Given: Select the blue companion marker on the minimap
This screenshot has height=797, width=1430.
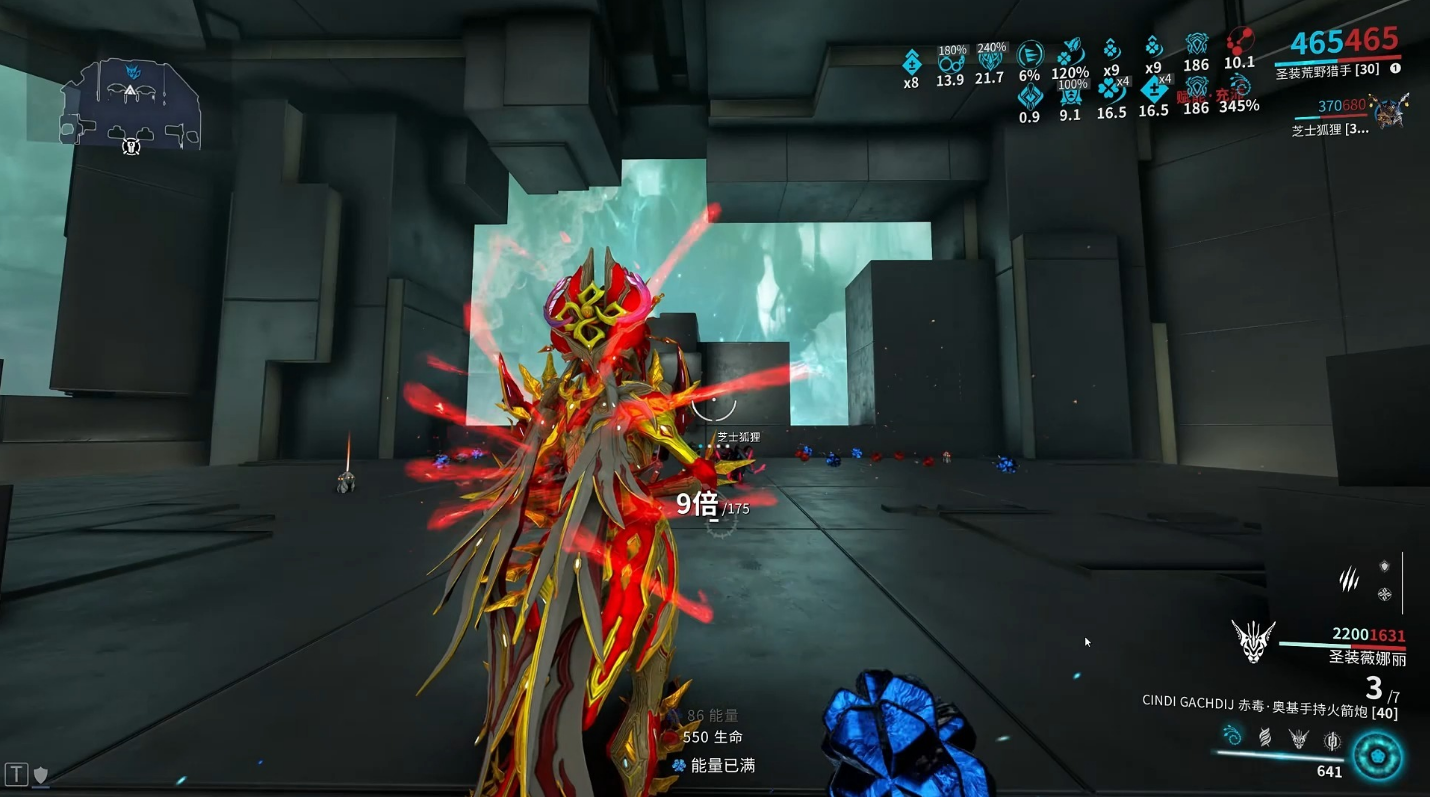Looking at the screenshot, I should (x=132, y=70).
